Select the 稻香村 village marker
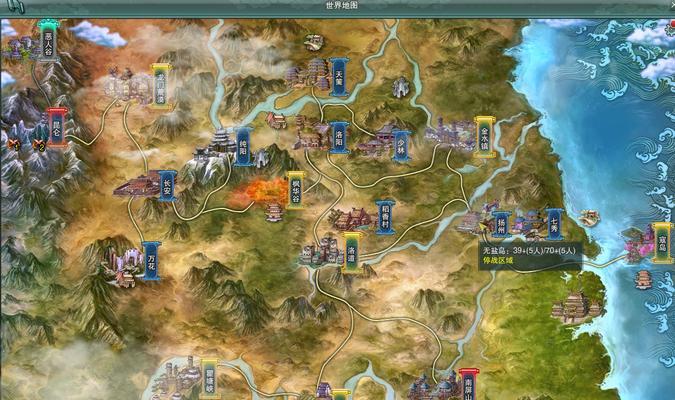The image size is (675, 400). (386, 218)
